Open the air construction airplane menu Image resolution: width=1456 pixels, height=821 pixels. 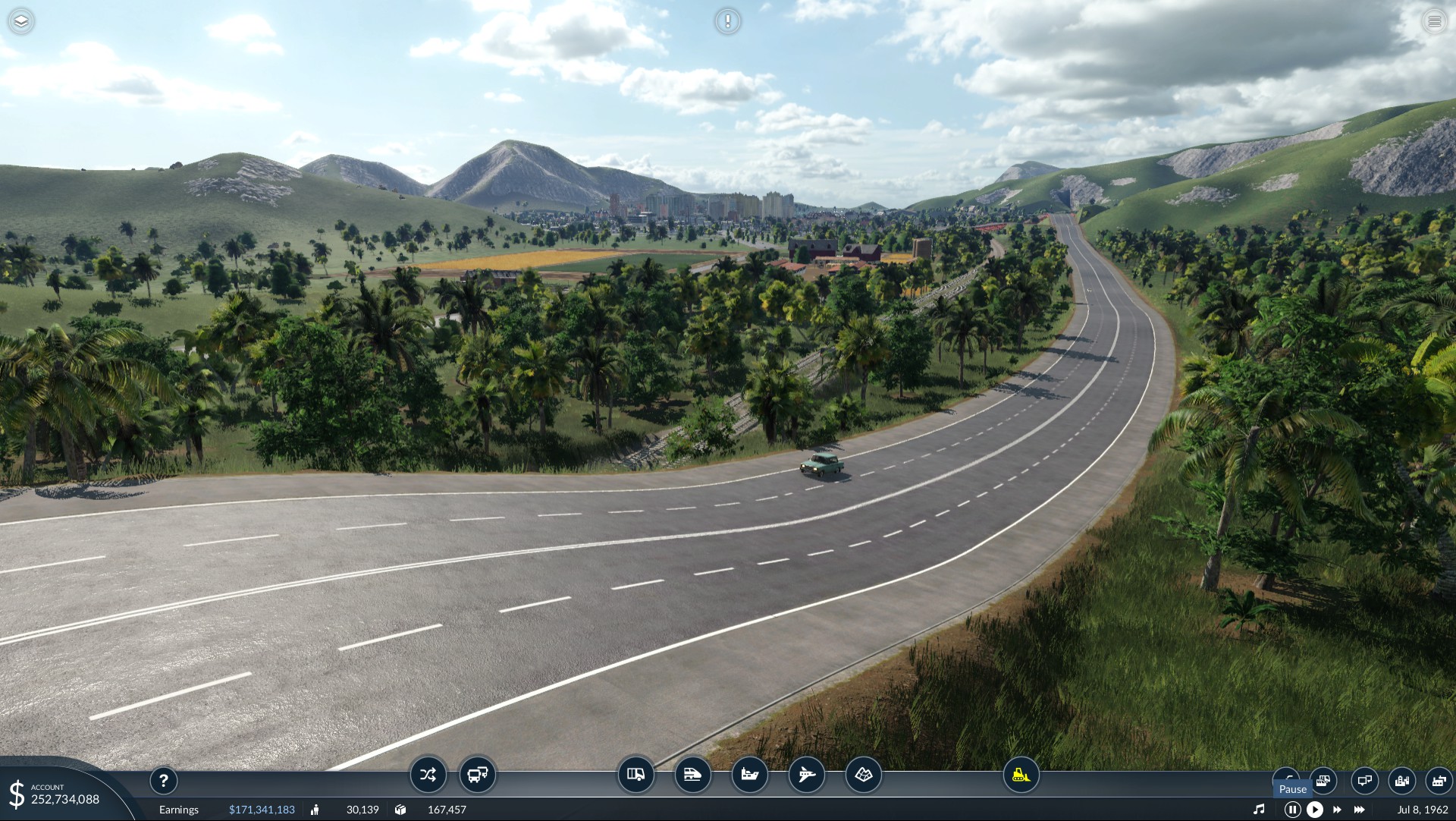tap(806, 775)
